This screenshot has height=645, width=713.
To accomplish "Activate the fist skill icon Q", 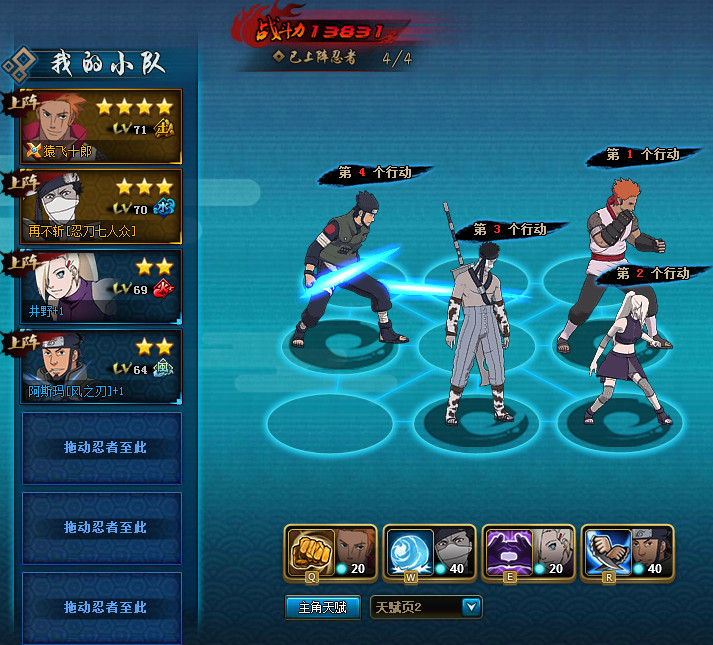I will click(305, 549).
